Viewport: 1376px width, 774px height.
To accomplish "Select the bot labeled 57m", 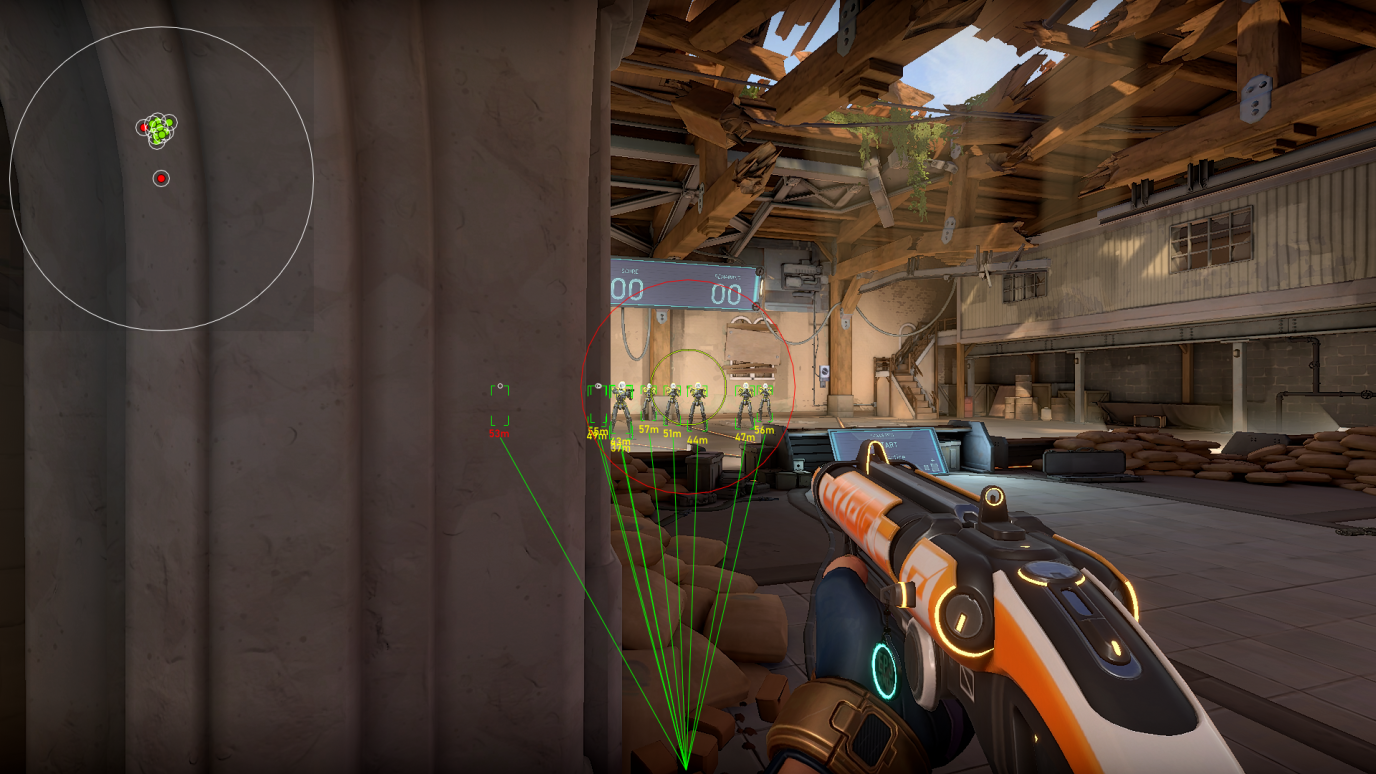I will point(649,402).
